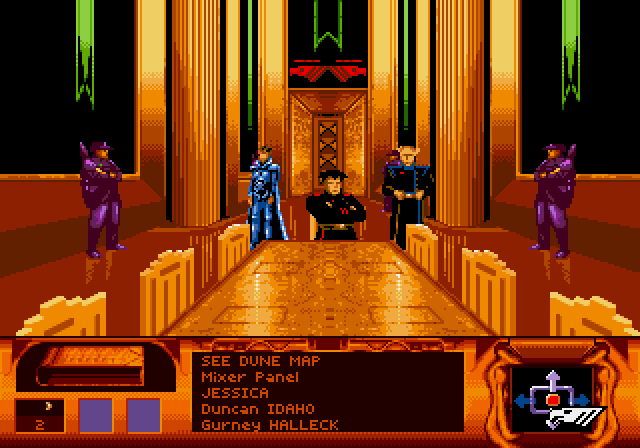Screen dimensions: 640x448
Task: Click the red center of the compass
Action: (551, 400)
